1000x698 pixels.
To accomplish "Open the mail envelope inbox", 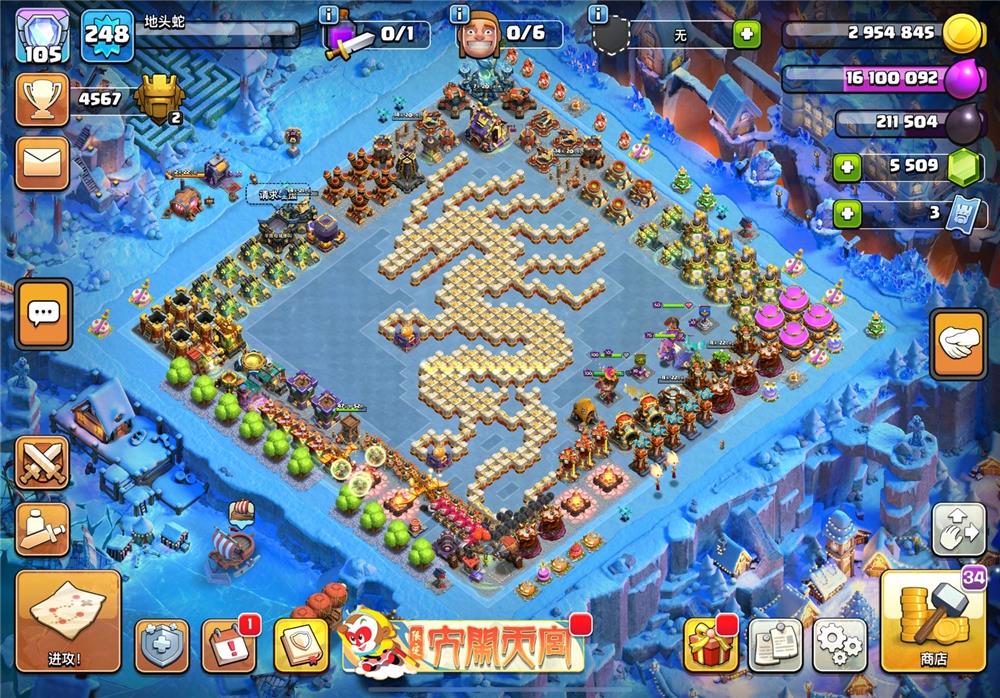I will pyautogui.click(x=42, y=161).
